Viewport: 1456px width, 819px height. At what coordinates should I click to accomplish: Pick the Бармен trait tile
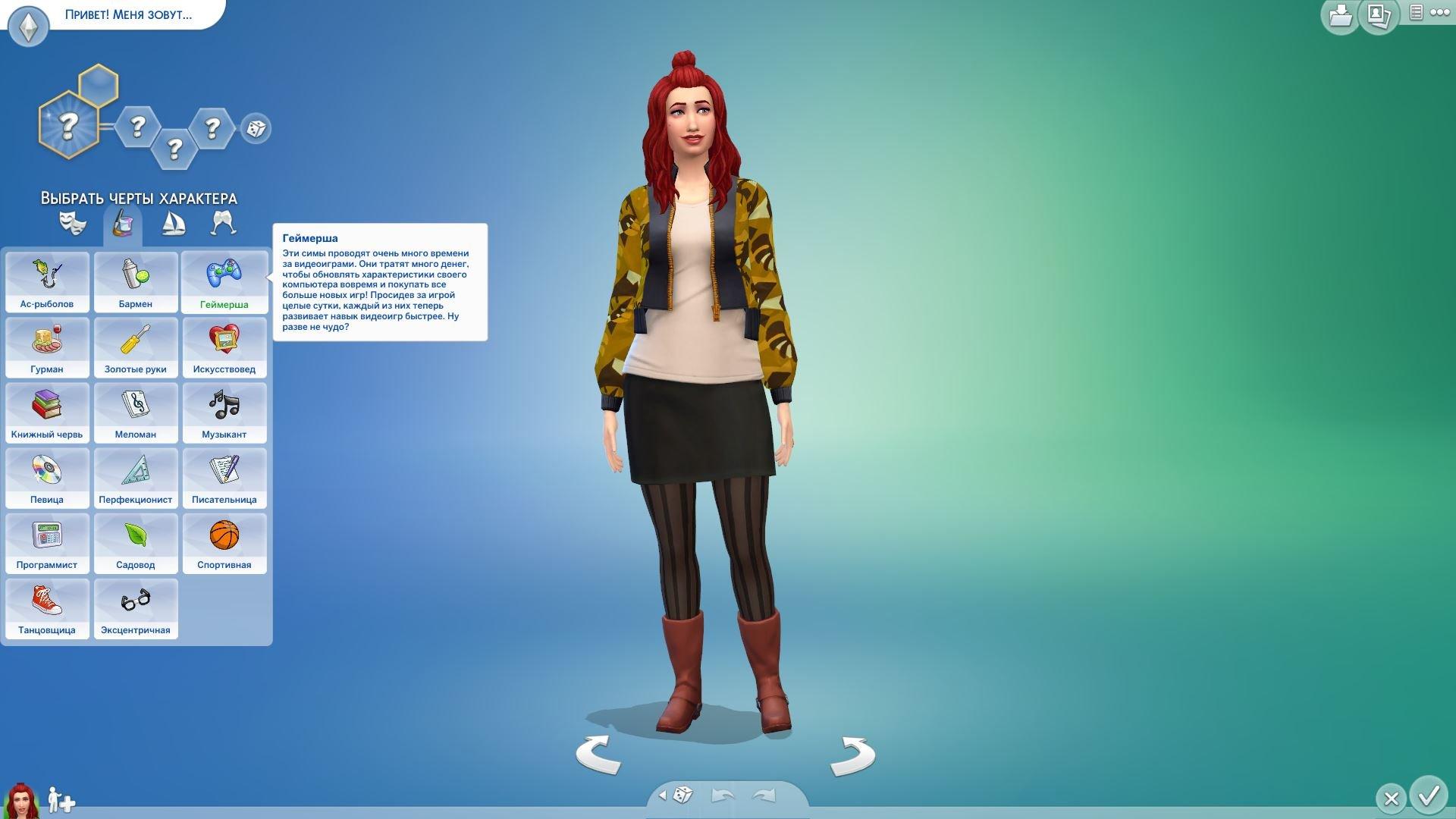[x=136, y=281]
